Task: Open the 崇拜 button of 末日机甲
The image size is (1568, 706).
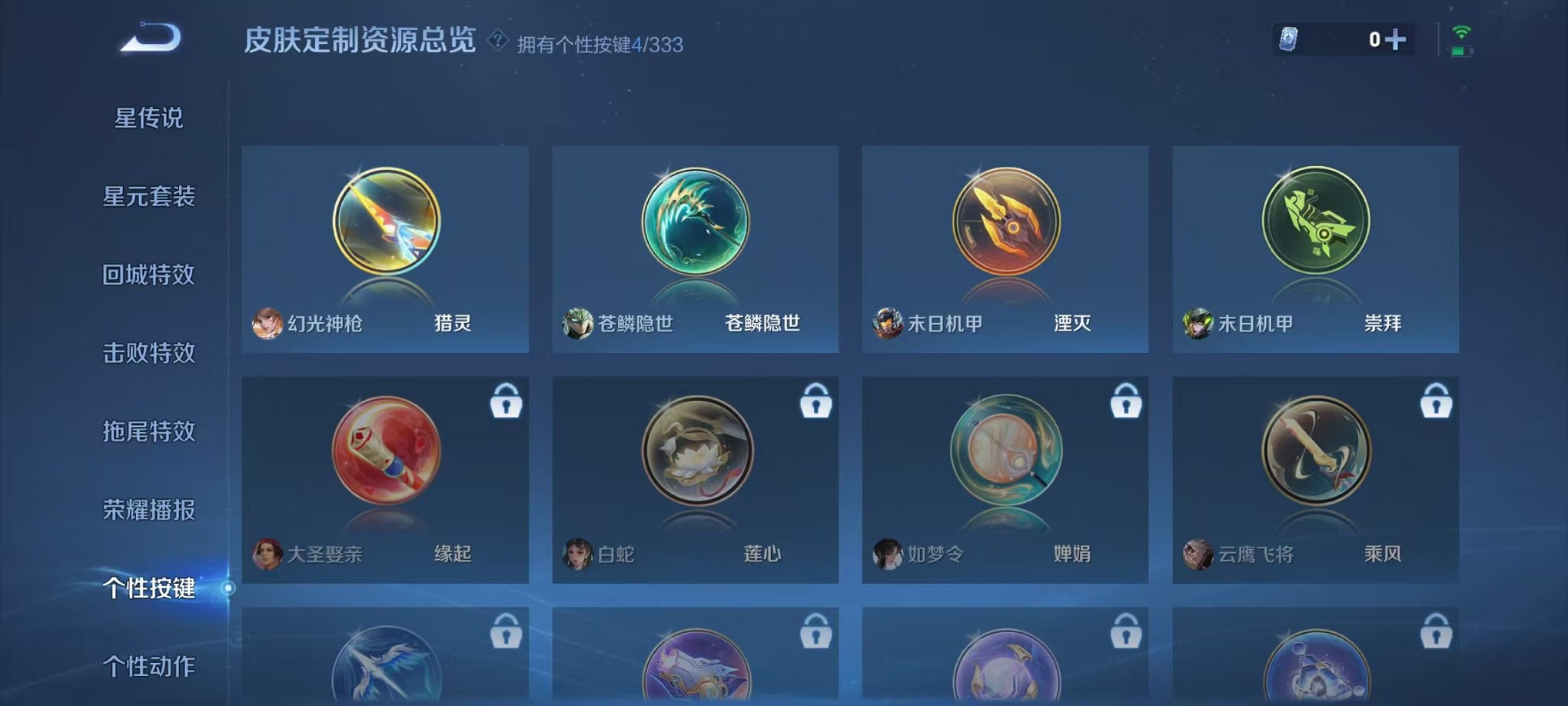Action: pos(1316,223)
